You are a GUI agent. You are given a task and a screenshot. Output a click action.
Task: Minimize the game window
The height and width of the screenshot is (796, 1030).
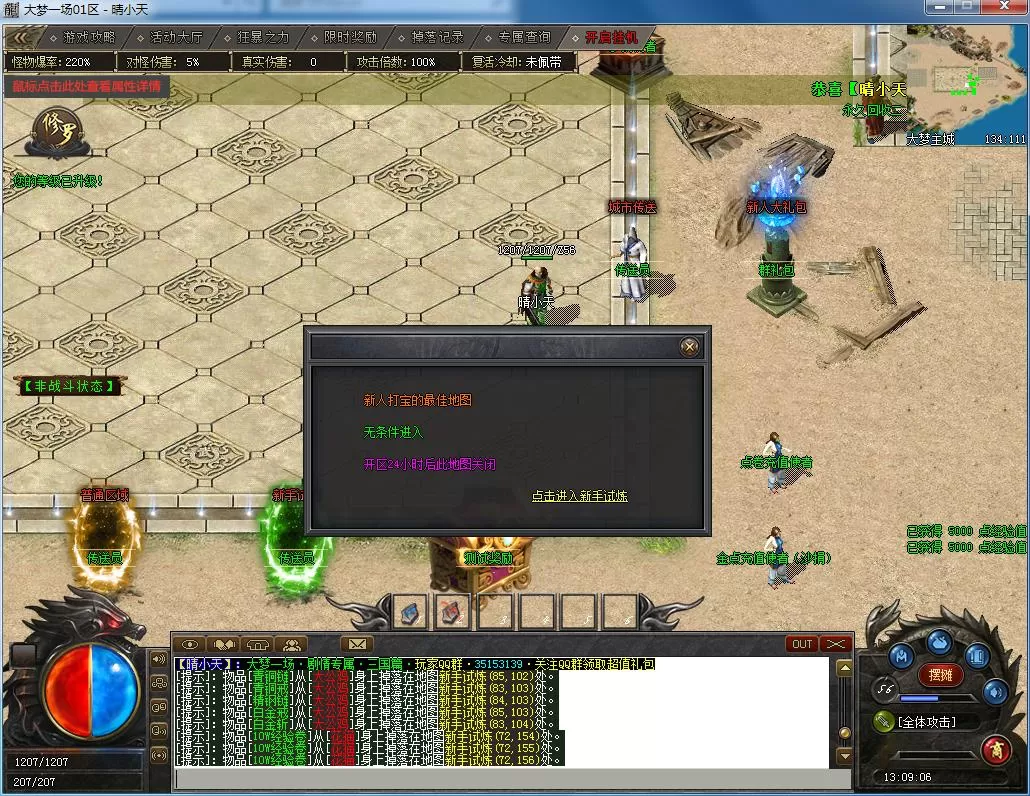940,7
